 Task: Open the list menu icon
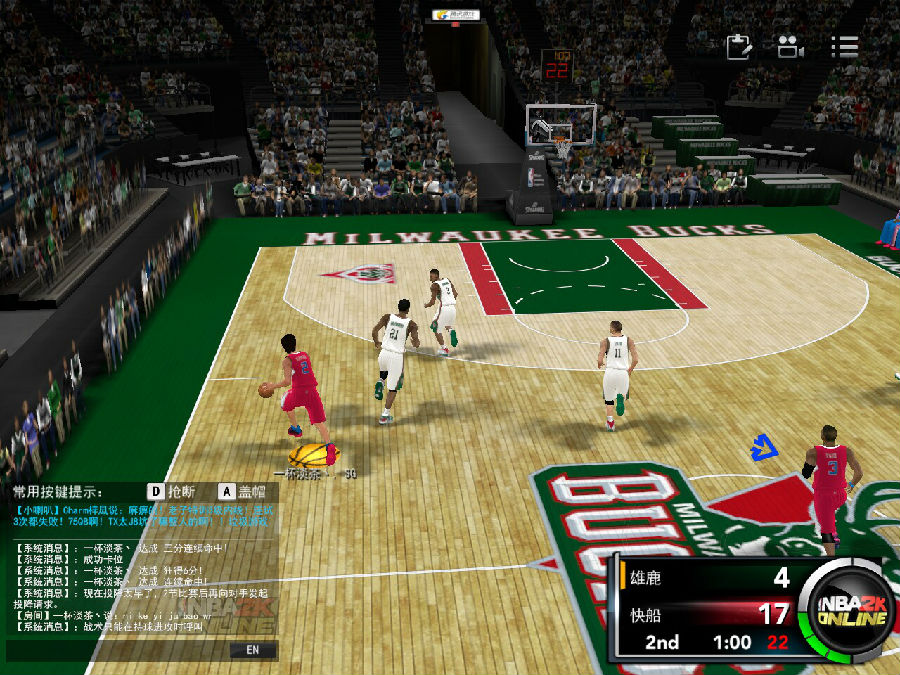tap(844, 47)
